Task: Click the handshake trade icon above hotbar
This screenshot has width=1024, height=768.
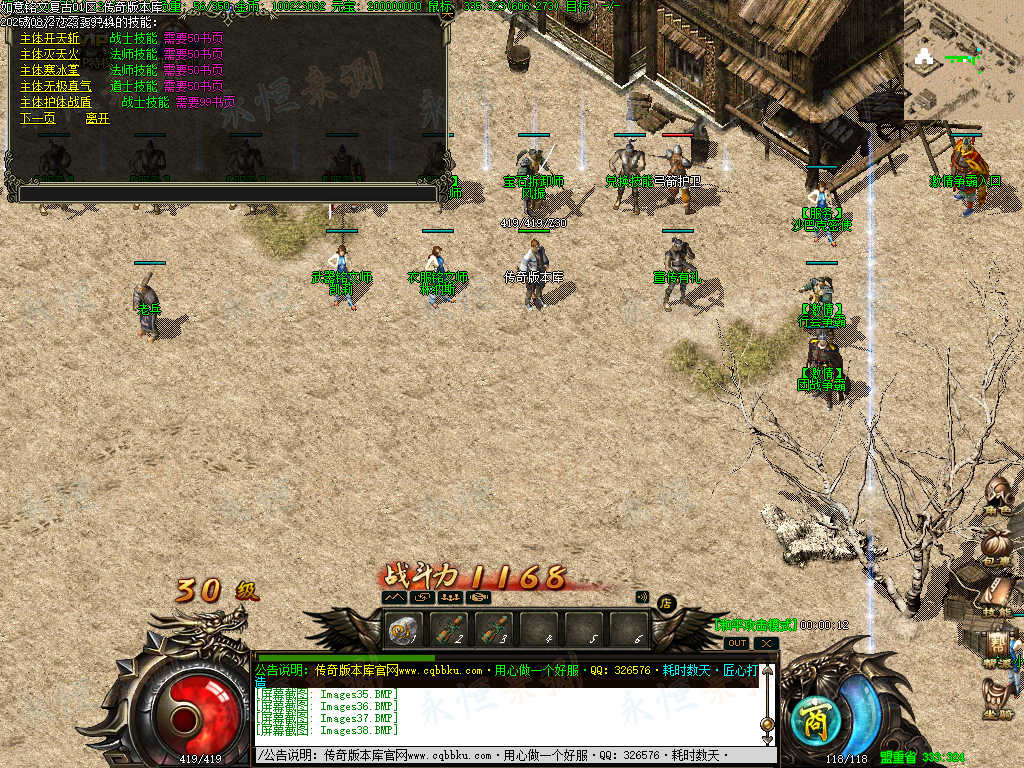Action: click(x=479, y=597)
